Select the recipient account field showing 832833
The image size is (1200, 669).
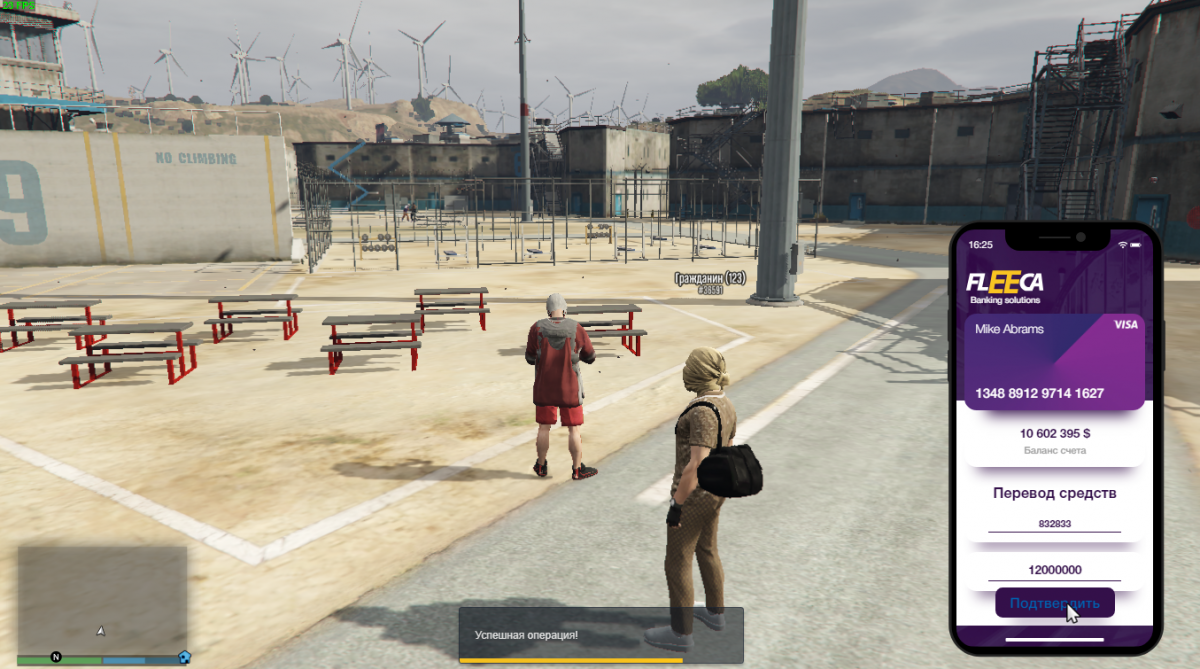click(1054, 524)
